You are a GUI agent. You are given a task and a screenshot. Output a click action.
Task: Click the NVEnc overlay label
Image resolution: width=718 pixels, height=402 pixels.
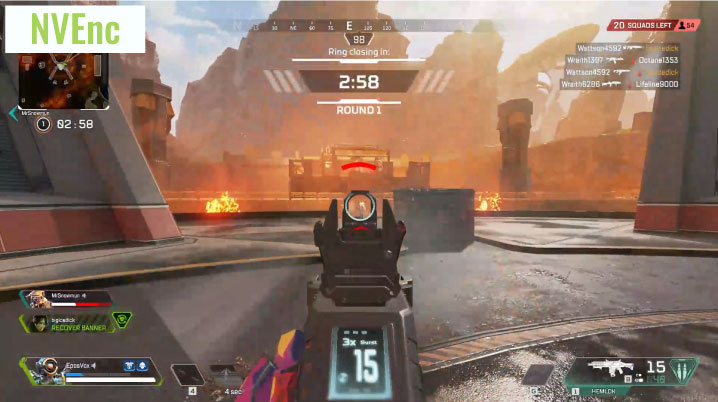[x=75, y=28]
